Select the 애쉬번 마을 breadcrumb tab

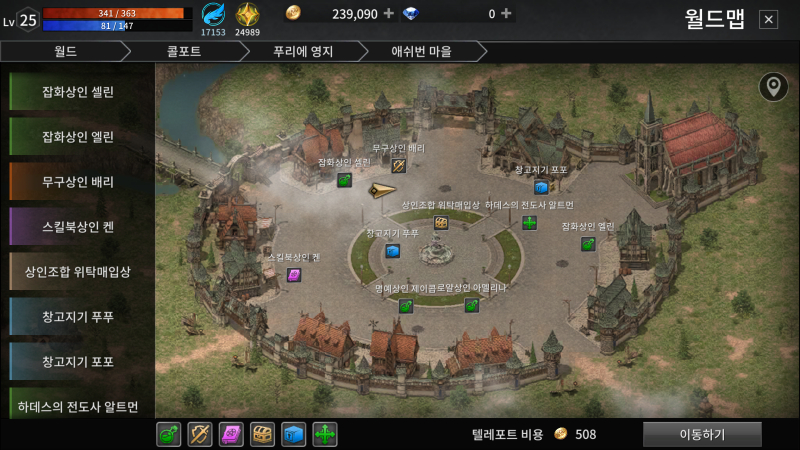pos(424,51)
